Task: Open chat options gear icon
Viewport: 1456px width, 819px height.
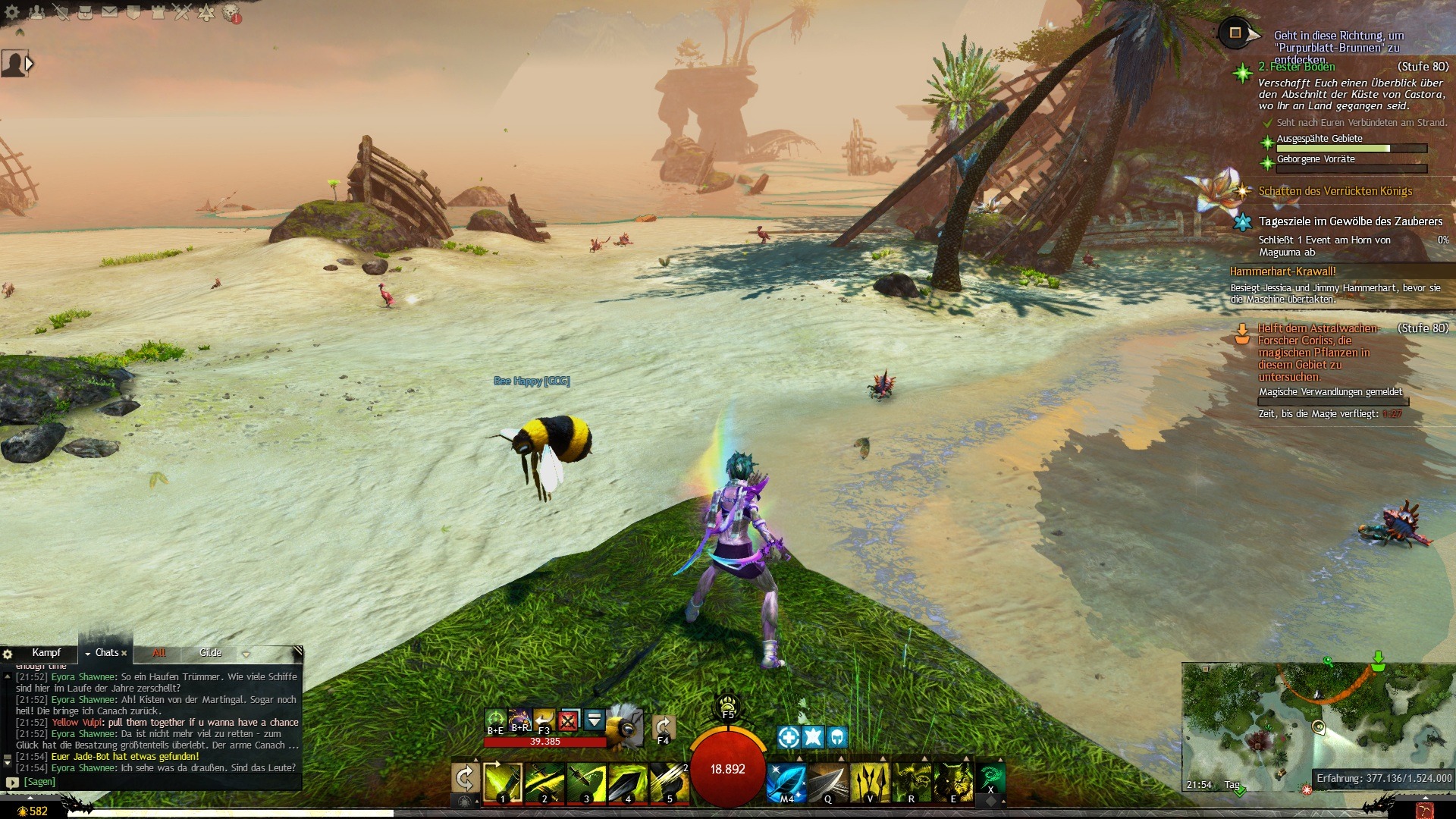Action: coord(8,654)
